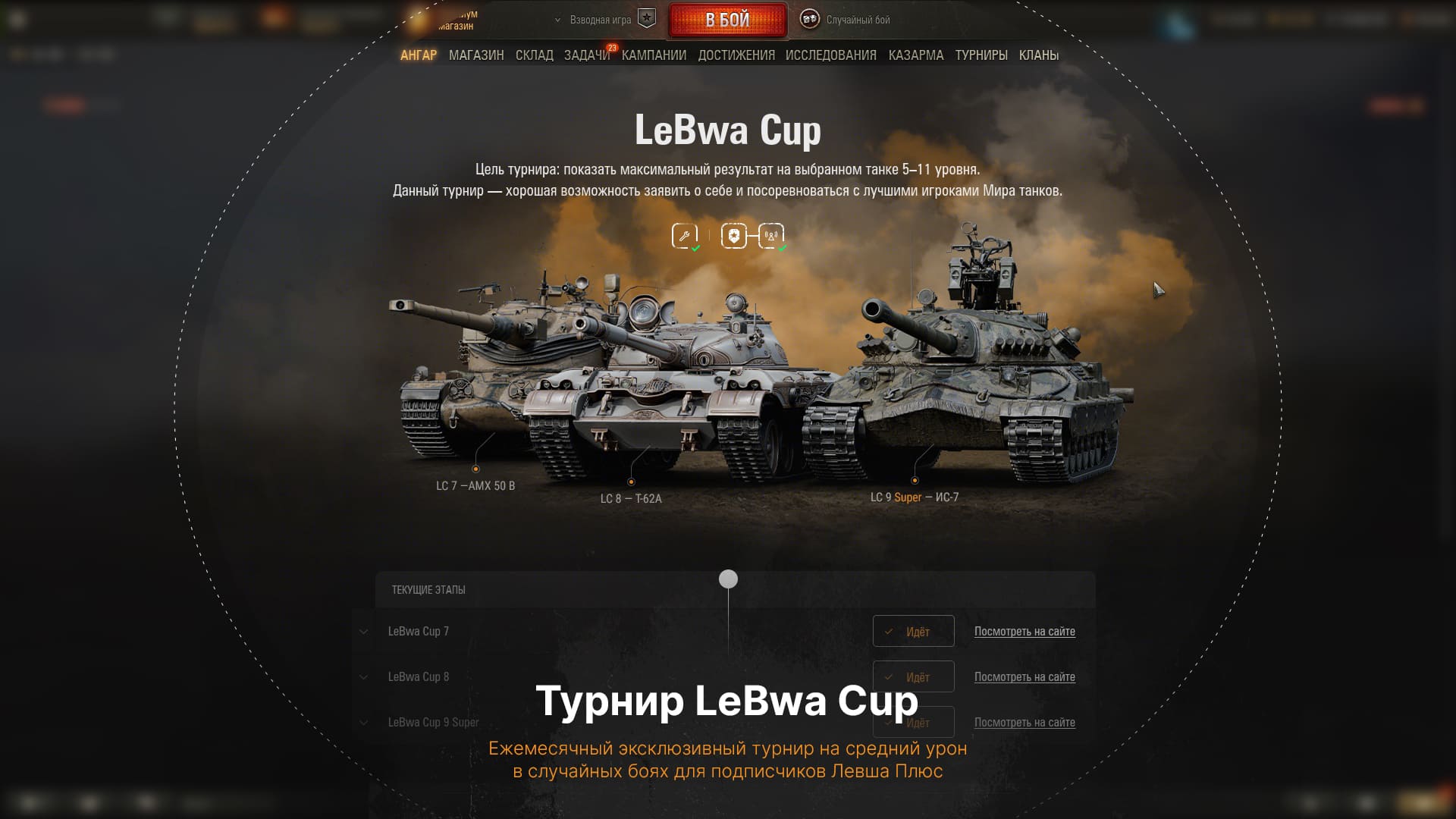Click the Идёт button for LeBwa Cup 7
This screenshot has width=1456, height=819.
[913, 632]
